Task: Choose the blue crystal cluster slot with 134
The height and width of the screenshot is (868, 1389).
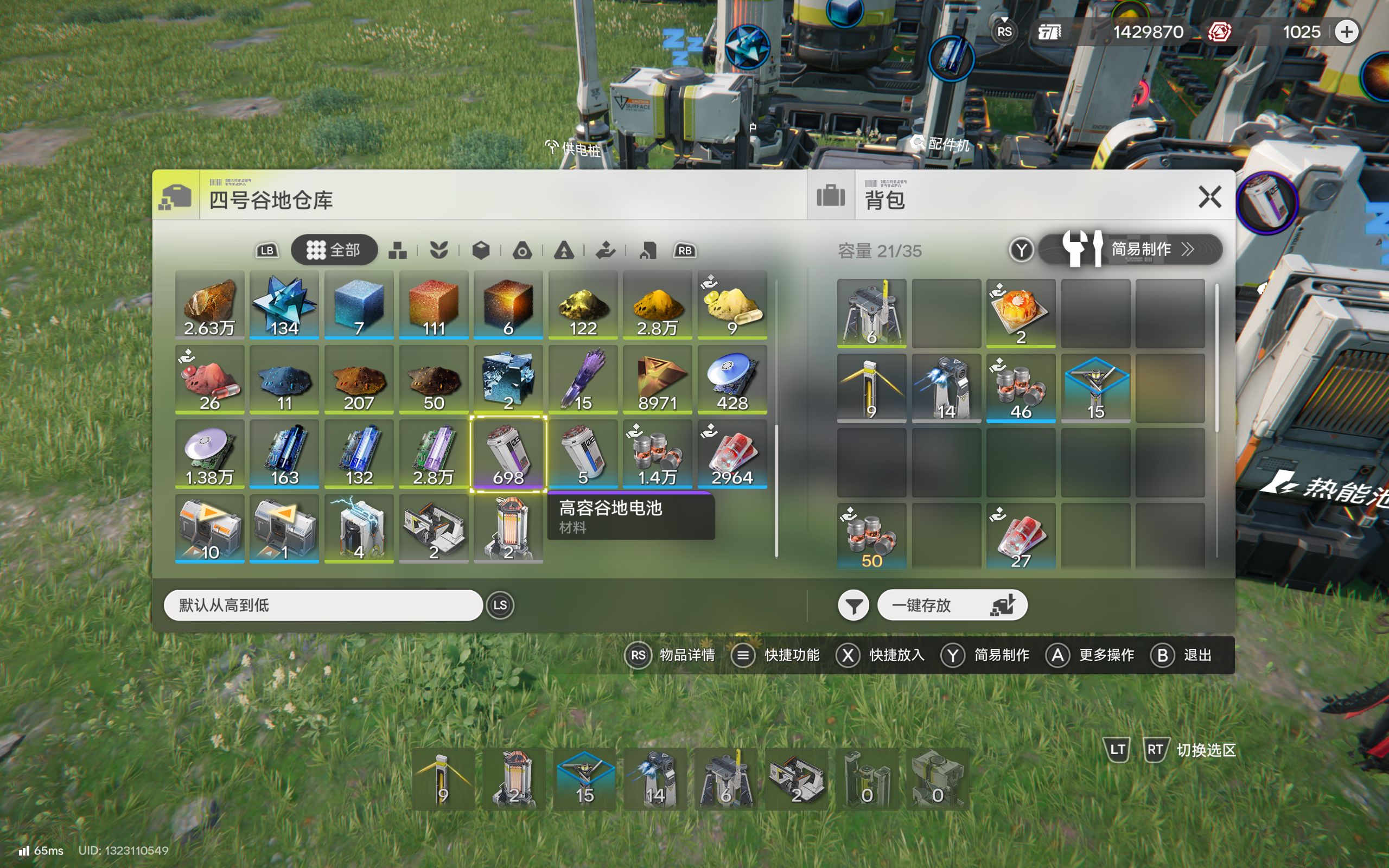Action: (x=284, y=305)
